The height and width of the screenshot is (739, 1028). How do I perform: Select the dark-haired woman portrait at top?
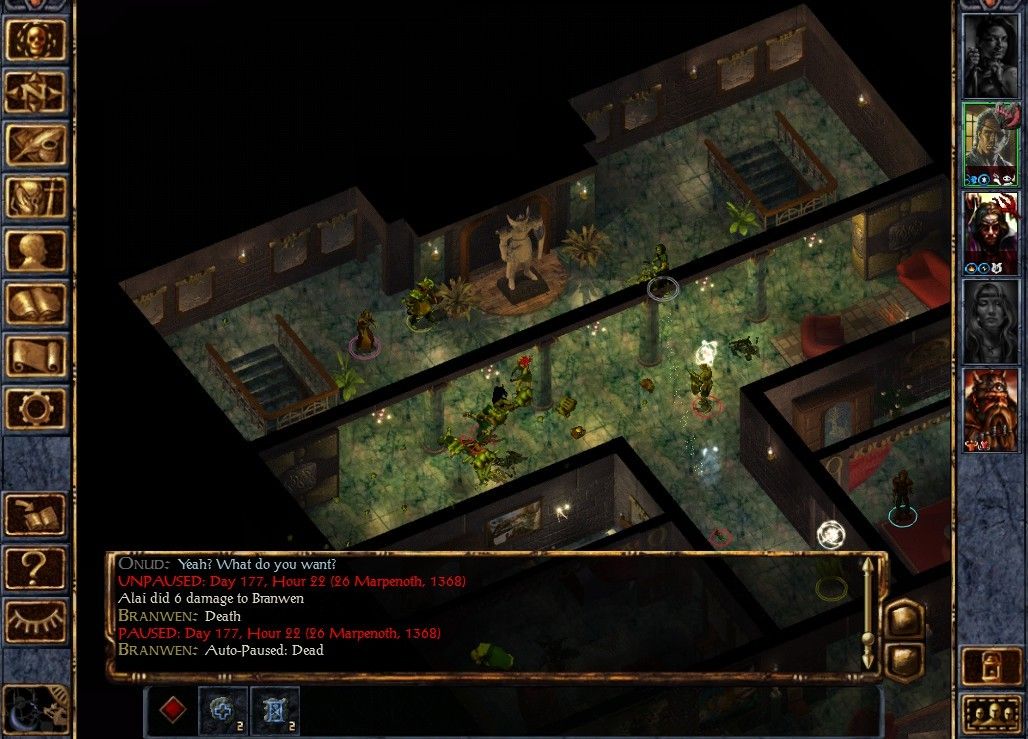click(x=990, y=55)
